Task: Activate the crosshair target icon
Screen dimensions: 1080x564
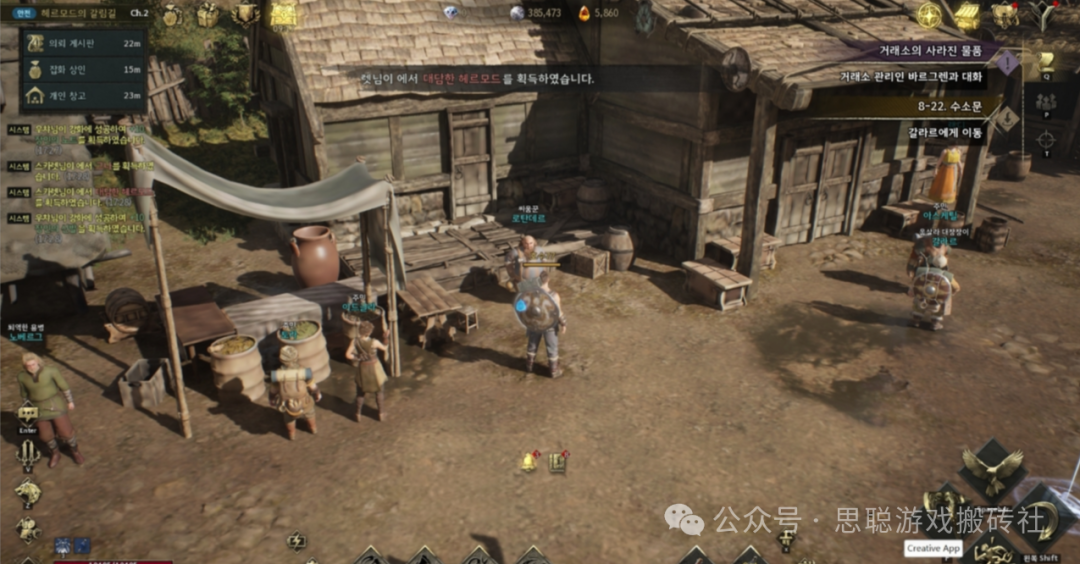Action: coord(1046,139)
